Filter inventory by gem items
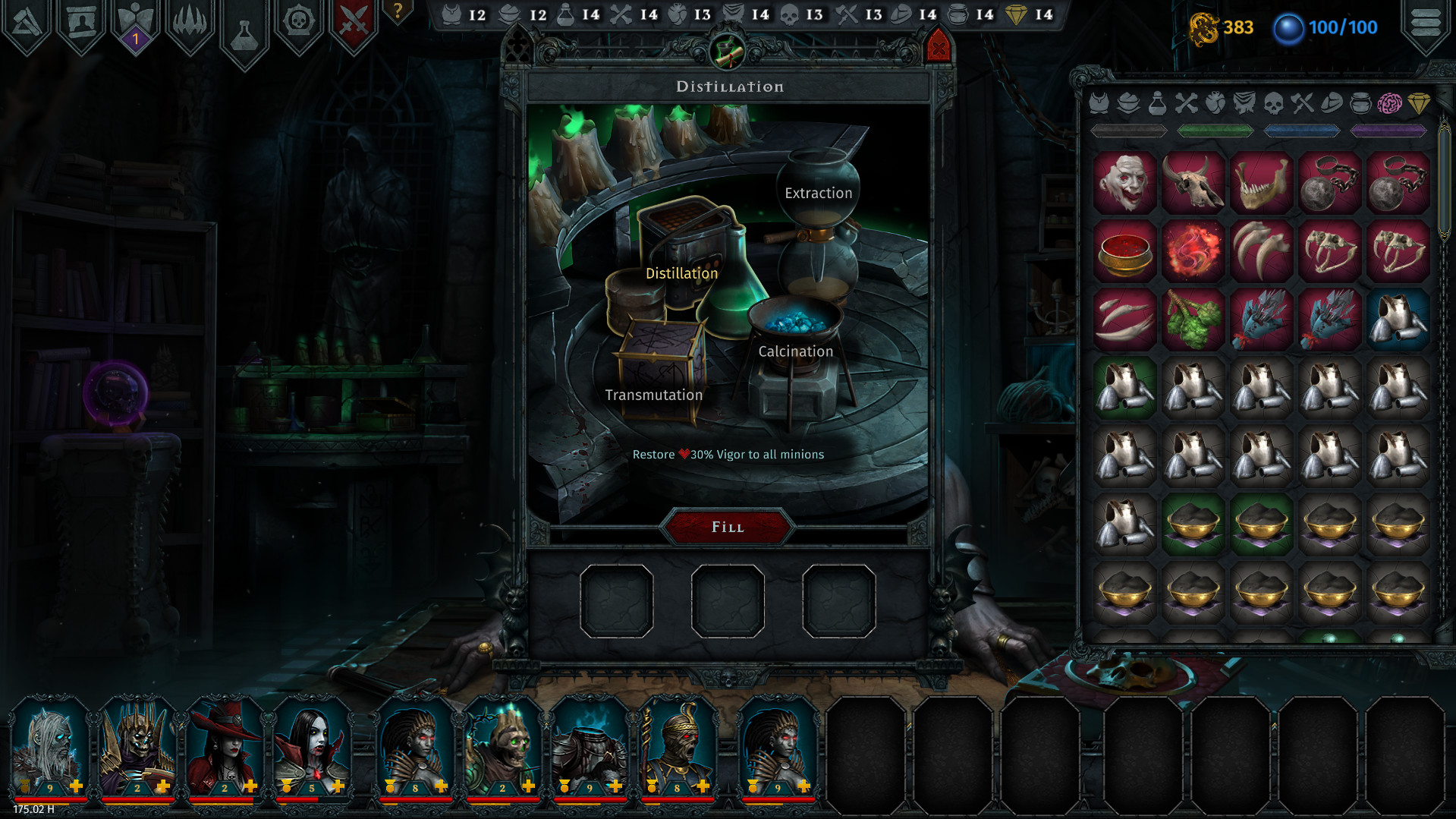1456x819 pixels. click(1420, 104)
